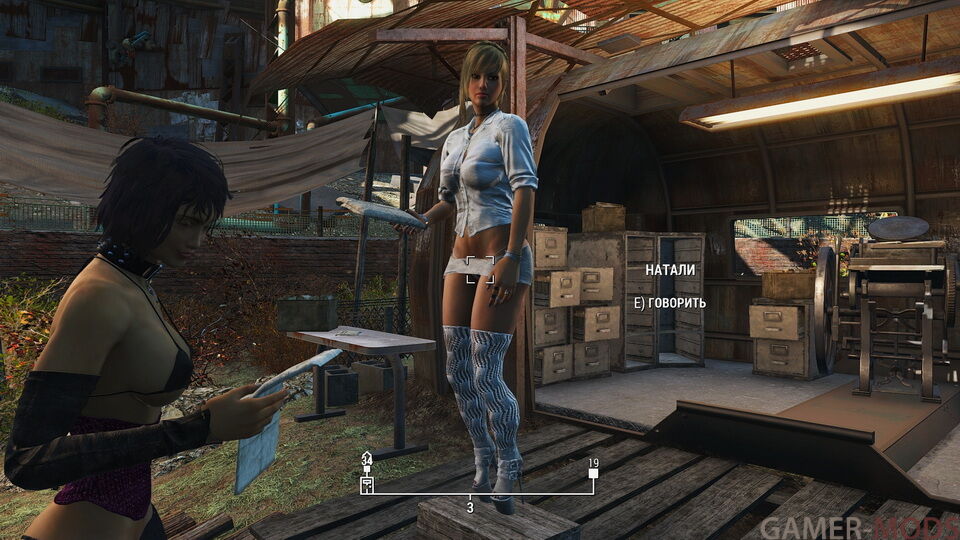Select the square compass marker labeled 19
Image resolution: width=960 pixels, height=540 pixels.
593,475
